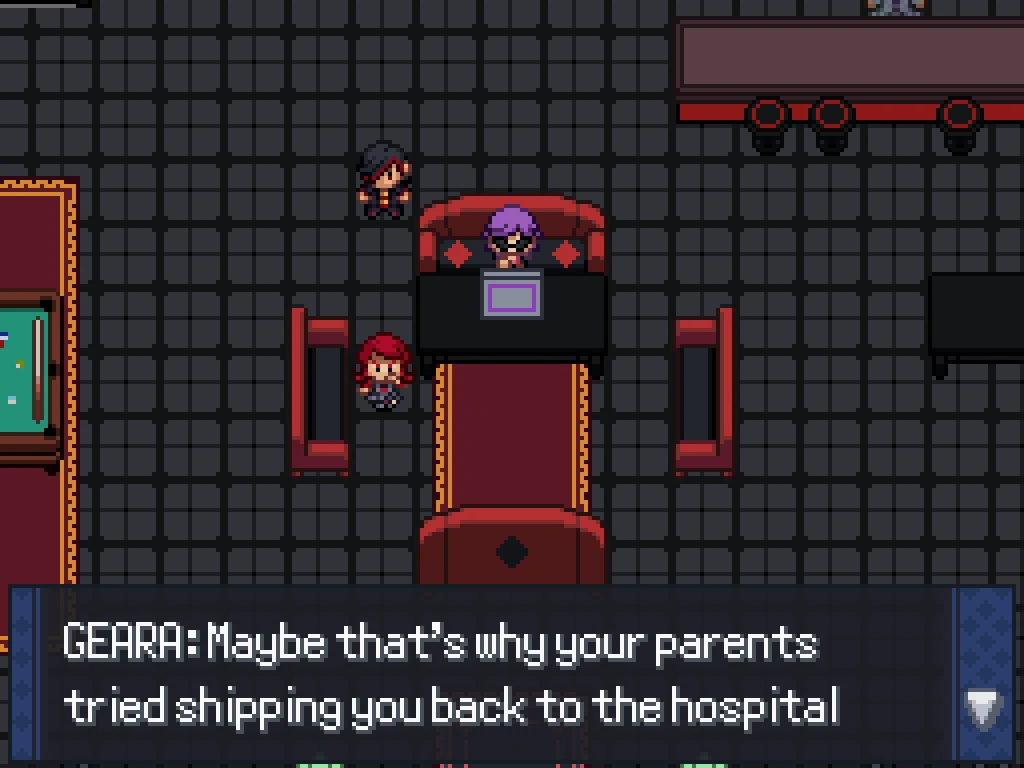Image resolution: width=1024 pixels, height=768 pixels.
Task: Click the dialogue continue arrow
Action: click(983, 709)
